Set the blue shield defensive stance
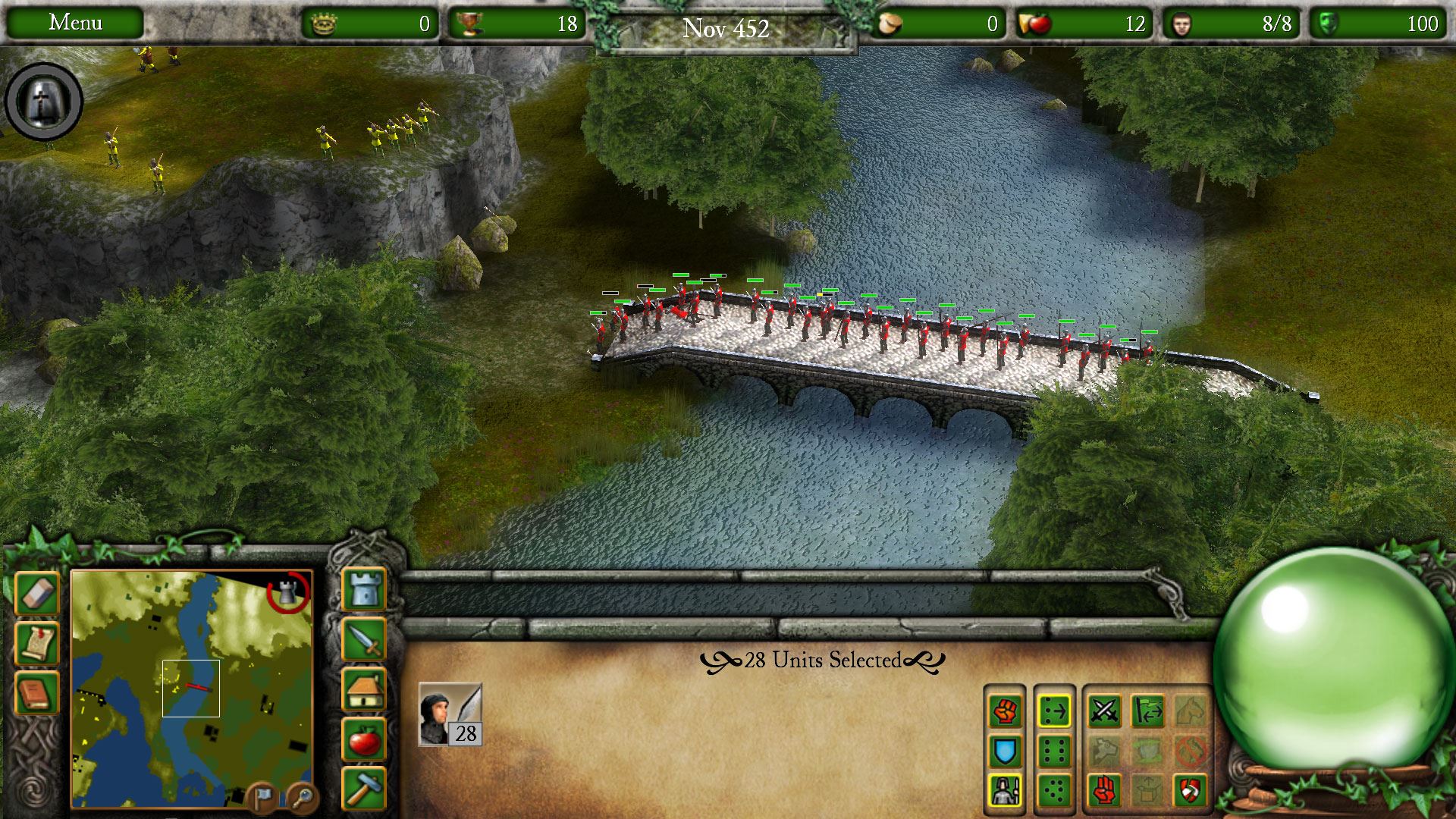 tap(1005, 752)
